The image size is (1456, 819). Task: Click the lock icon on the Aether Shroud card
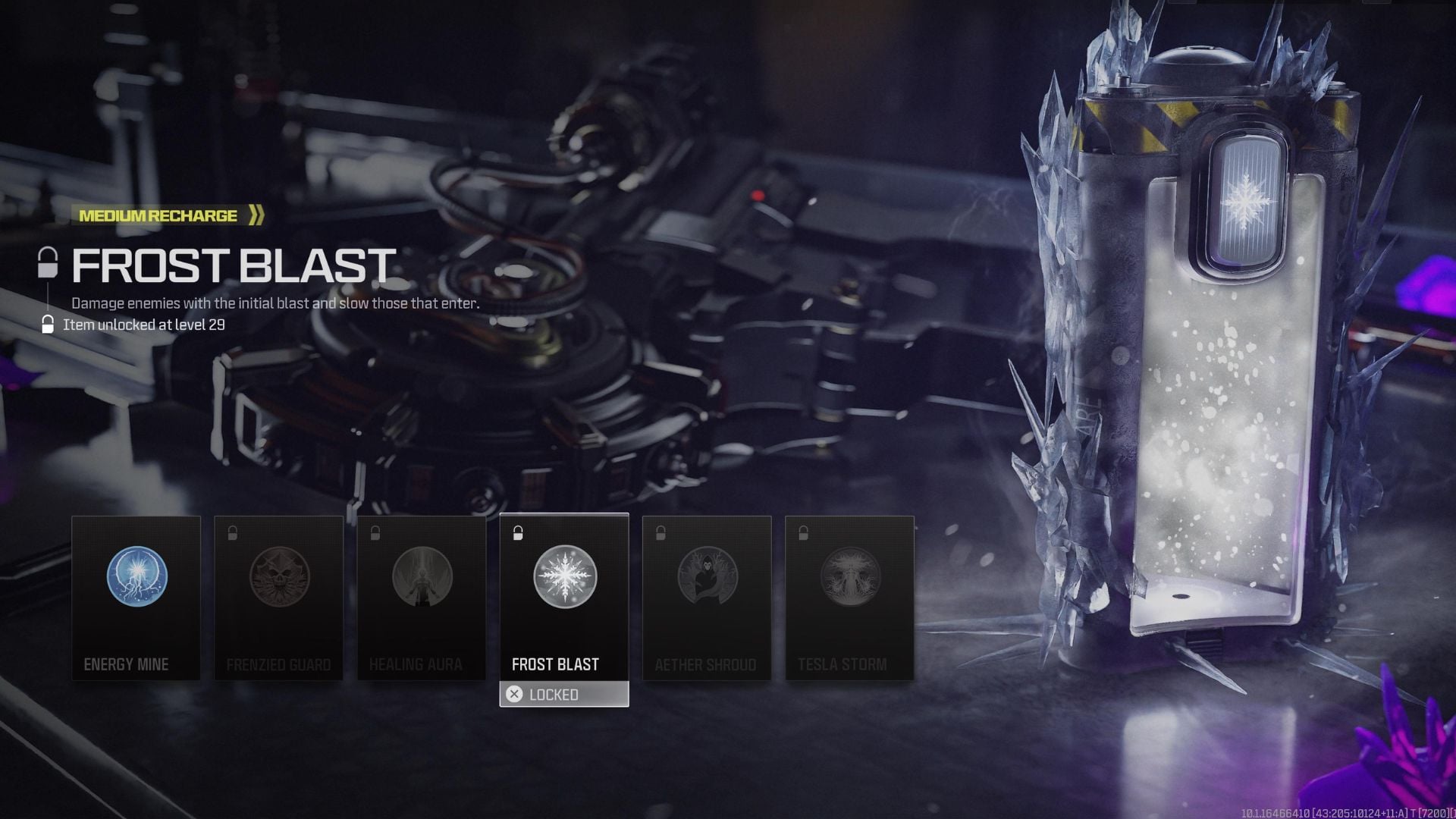661,532
